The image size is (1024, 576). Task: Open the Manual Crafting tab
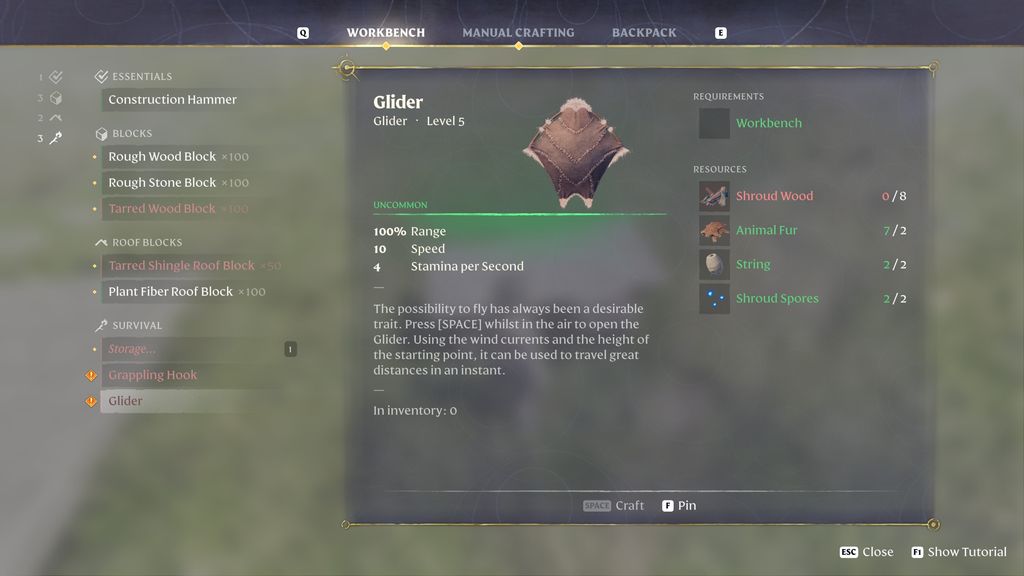coord(518,33)
